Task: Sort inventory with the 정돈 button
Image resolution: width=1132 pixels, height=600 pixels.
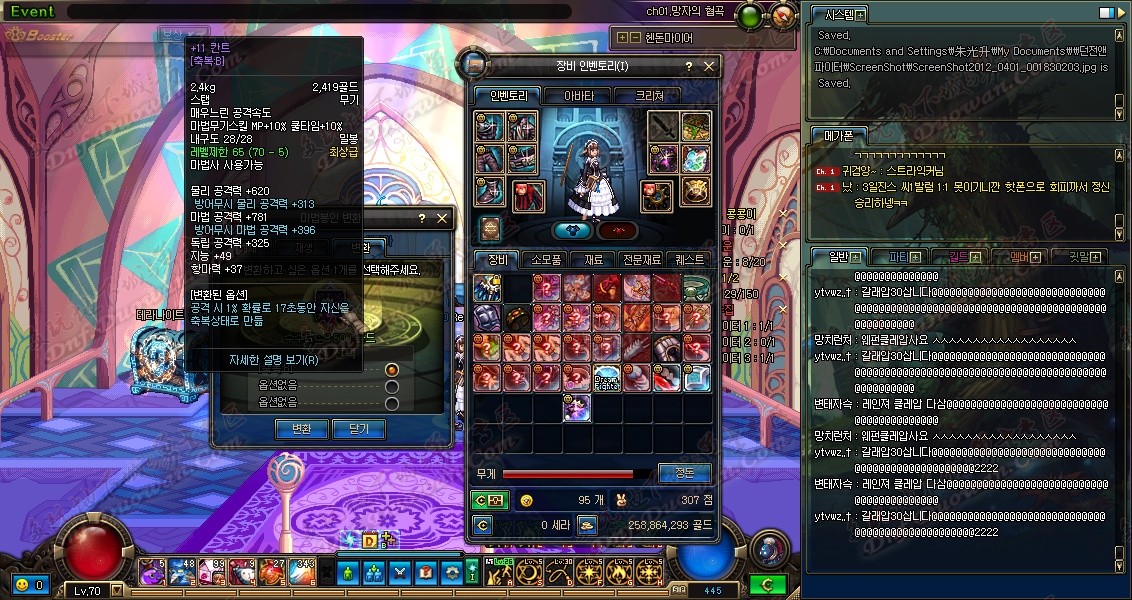Action: [x=685, y=473]
